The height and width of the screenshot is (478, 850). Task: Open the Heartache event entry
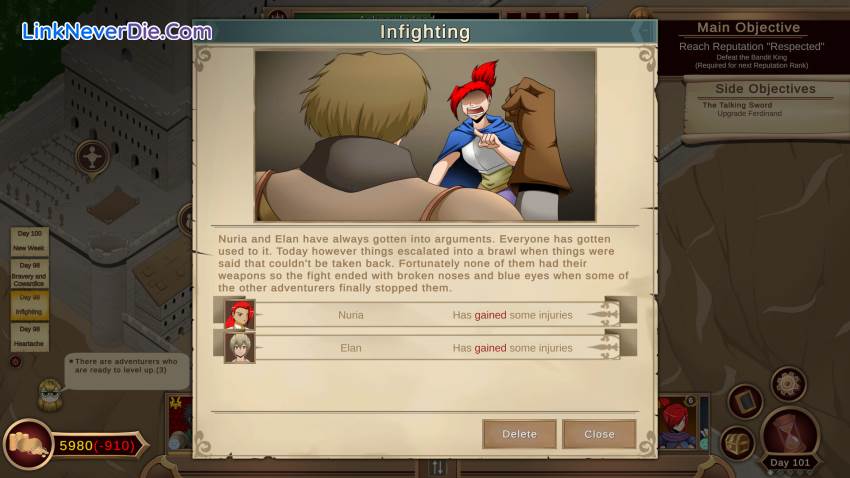(29, 336)
